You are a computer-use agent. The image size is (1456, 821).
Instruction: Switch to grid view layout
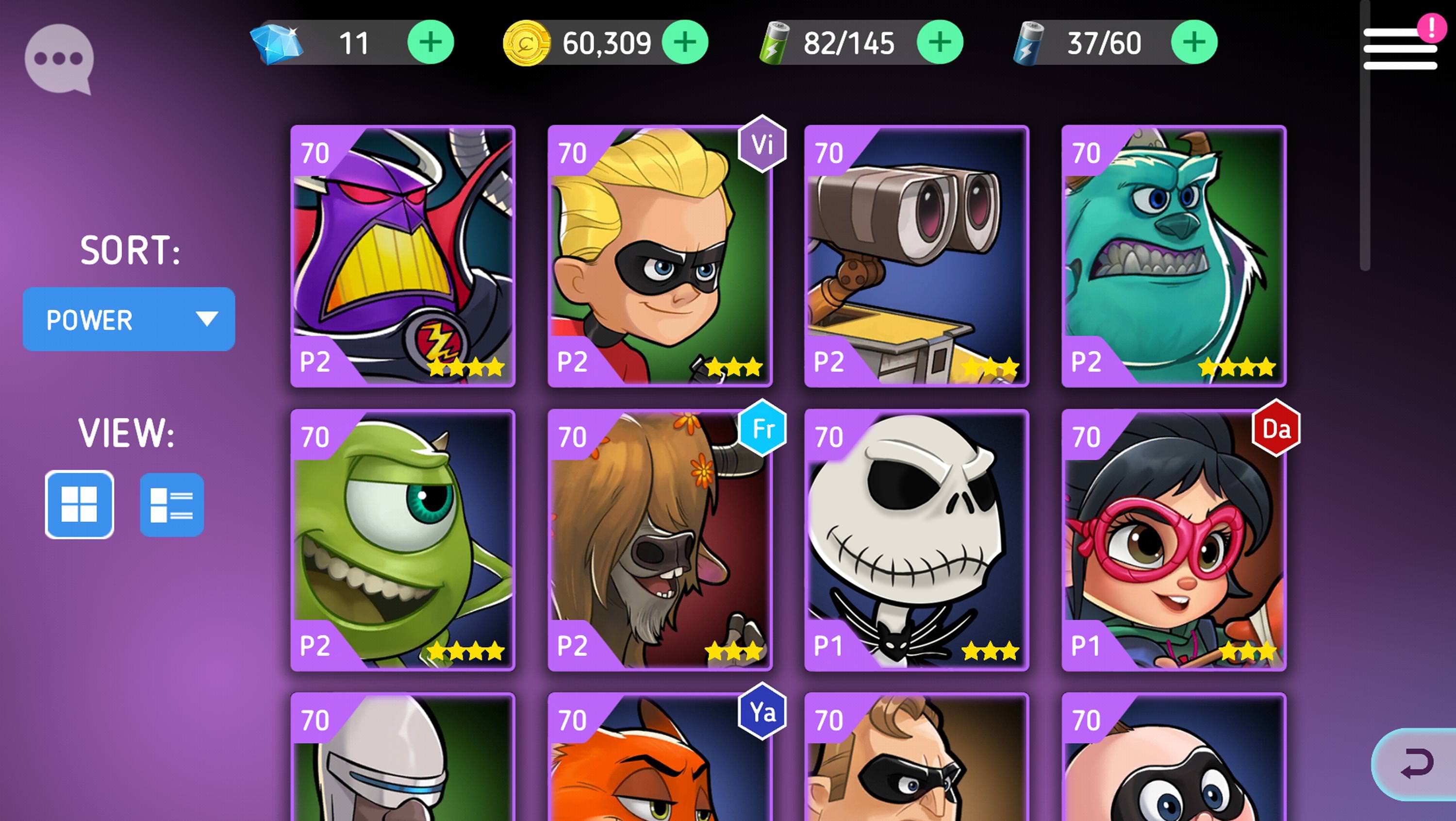(80, 504)
